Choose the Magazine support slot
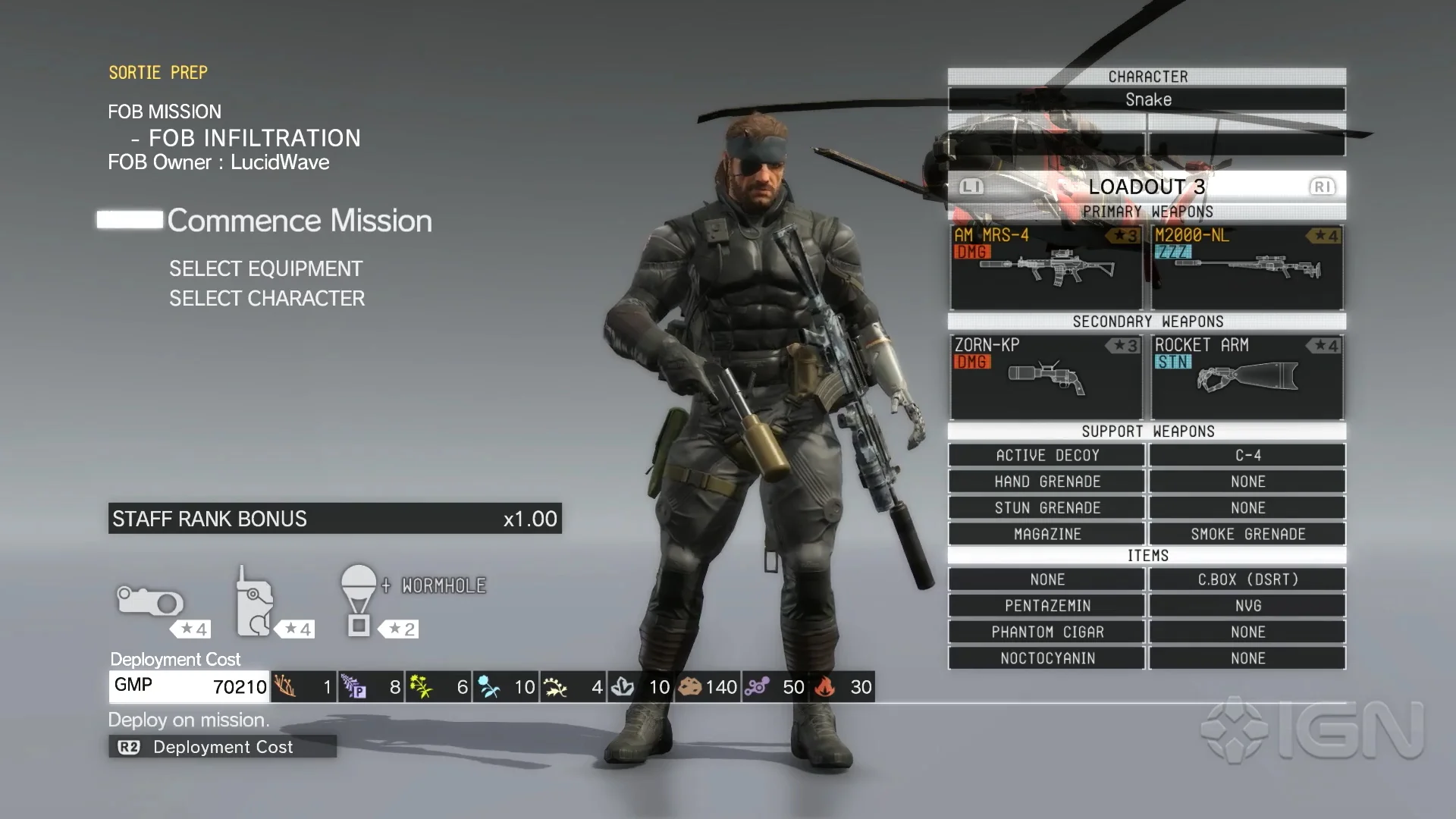The height and width of the screenshot is (819, 1456). (1046, 534)
